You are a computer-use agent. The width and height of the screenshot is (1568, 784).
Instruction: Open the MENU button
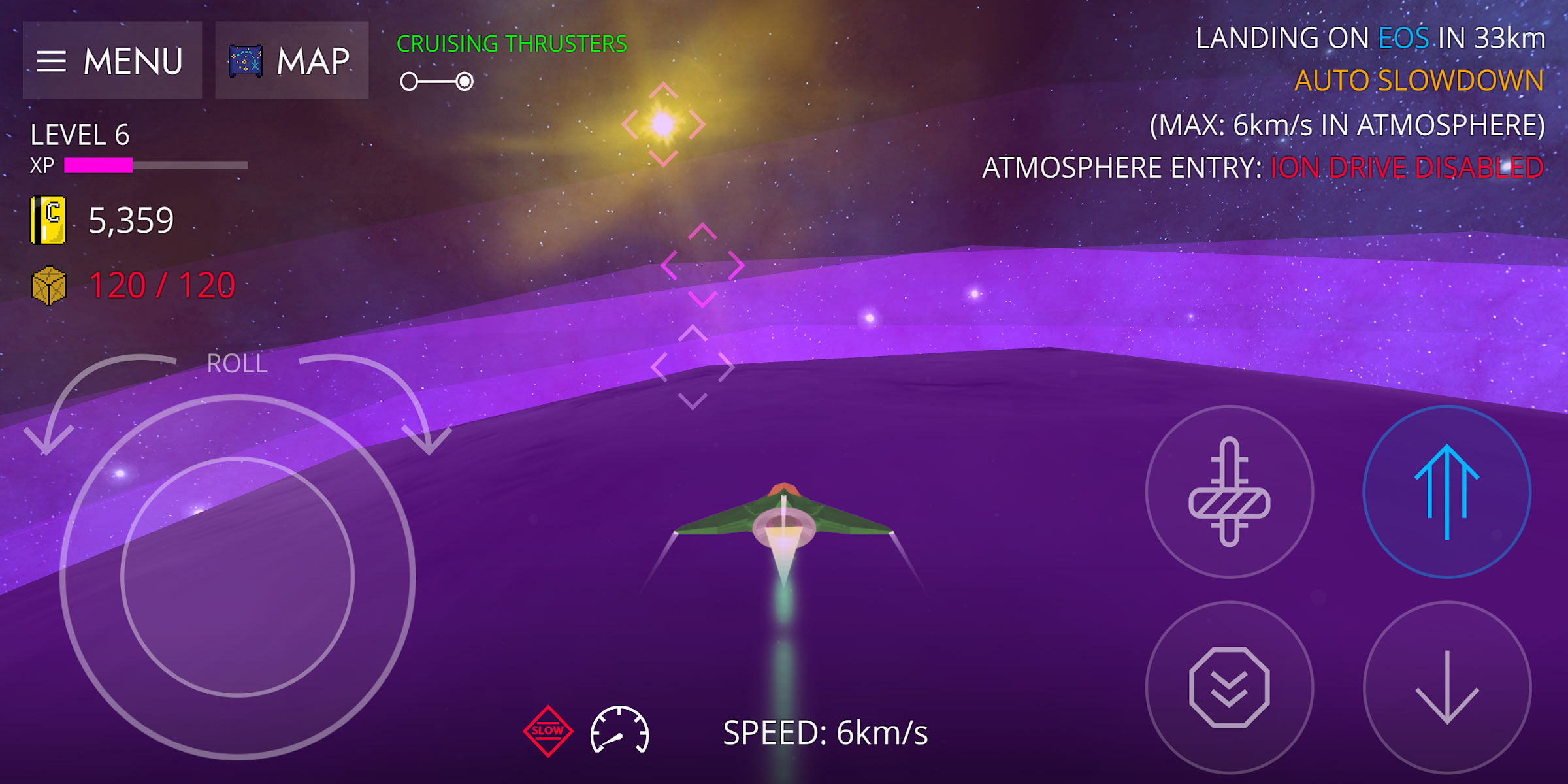112,61
